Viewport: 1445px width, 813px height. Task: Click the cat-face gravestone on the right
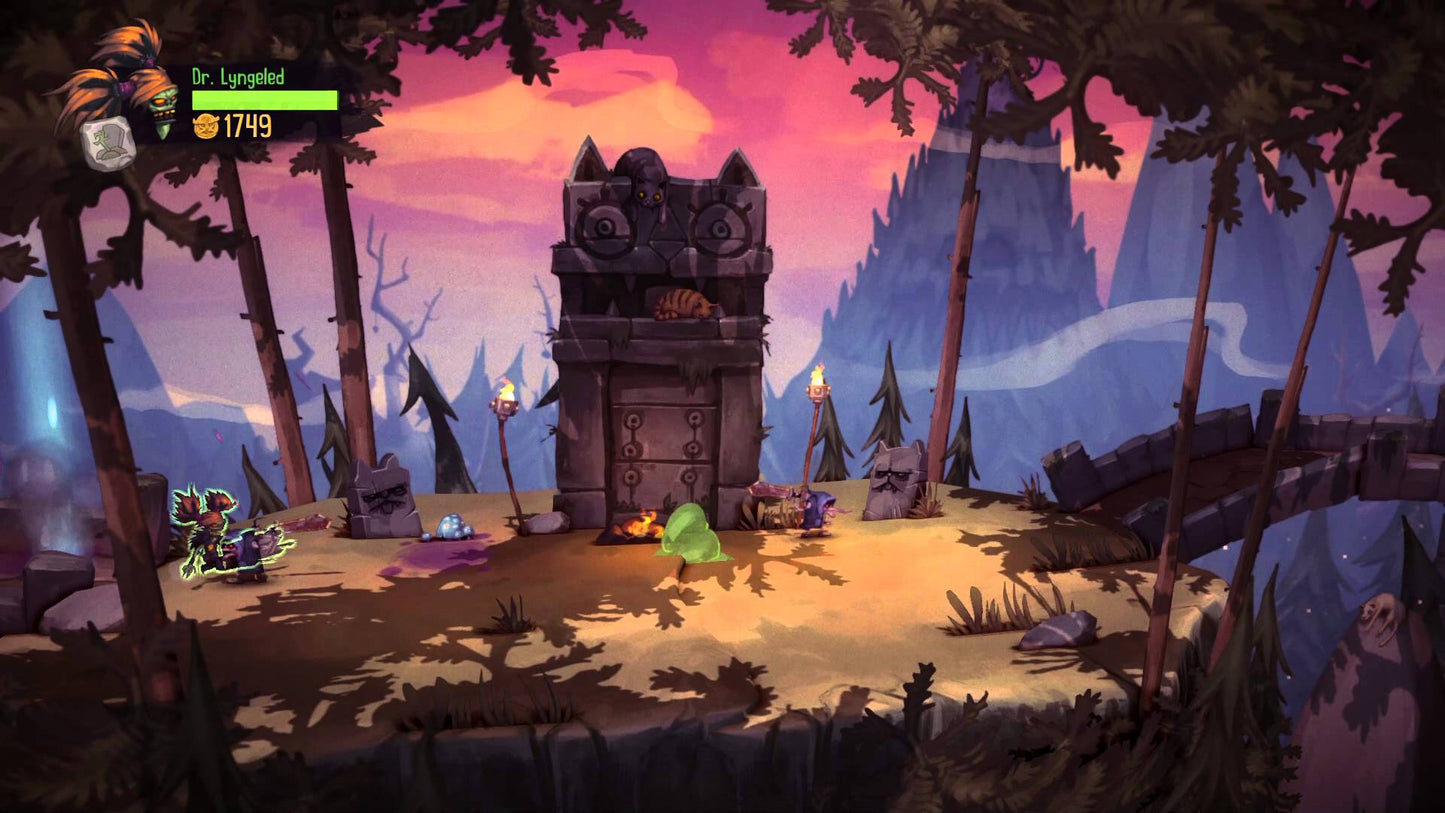[x=898, y=480]
